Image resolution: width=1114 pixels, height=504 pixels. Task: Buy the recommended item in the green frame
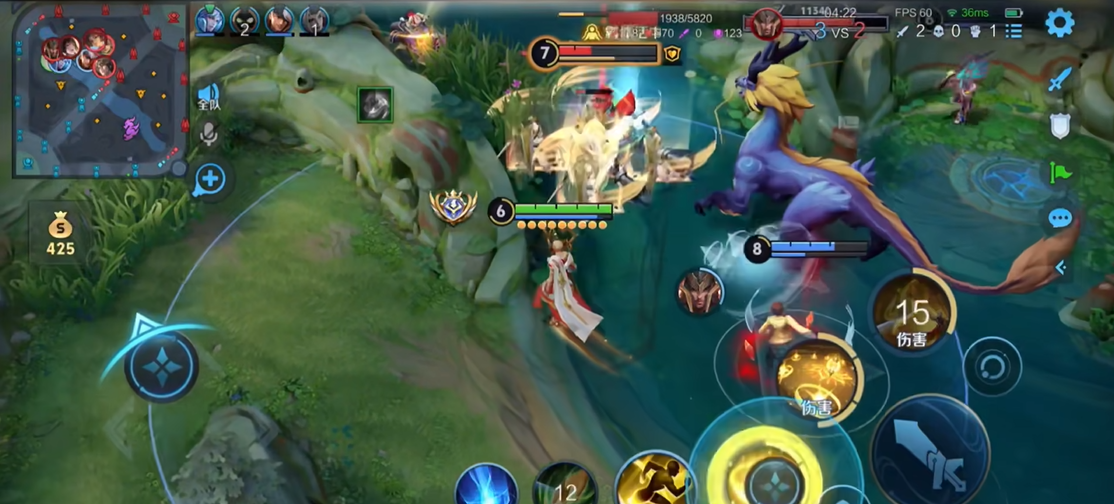(375, 104)
